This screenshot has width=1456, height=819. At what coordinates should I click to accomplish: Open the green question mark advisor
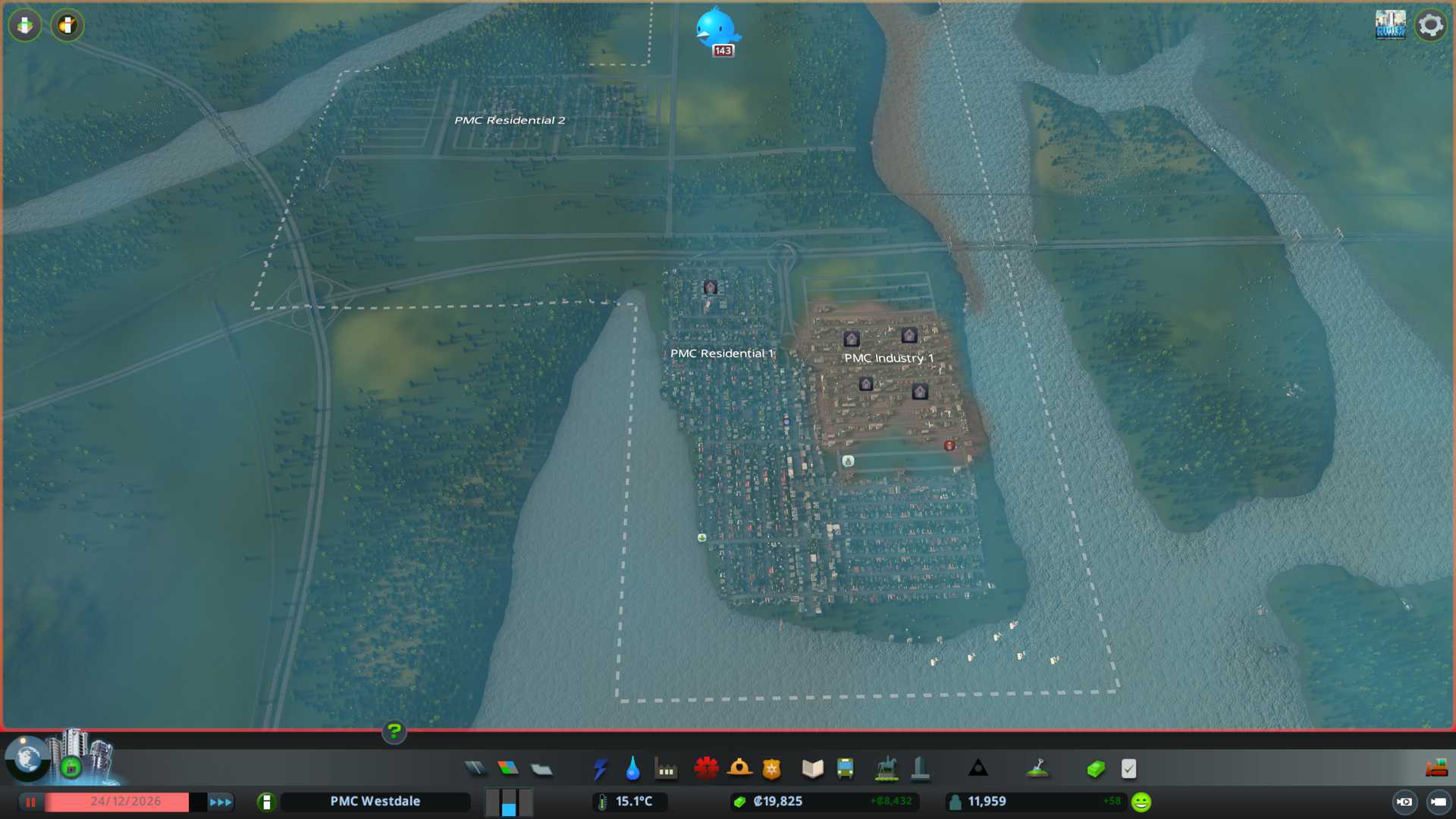pyautogui.click(x=394, y=732)
